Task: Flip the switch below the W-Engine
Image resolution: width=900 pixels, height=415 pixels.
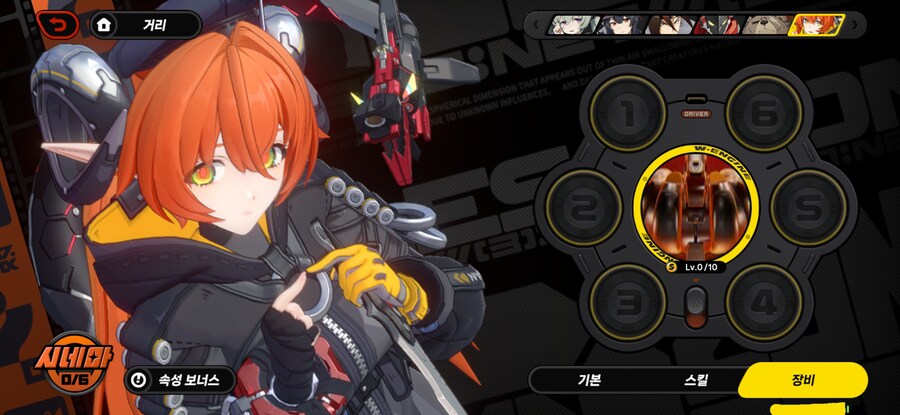Action: 694,303
